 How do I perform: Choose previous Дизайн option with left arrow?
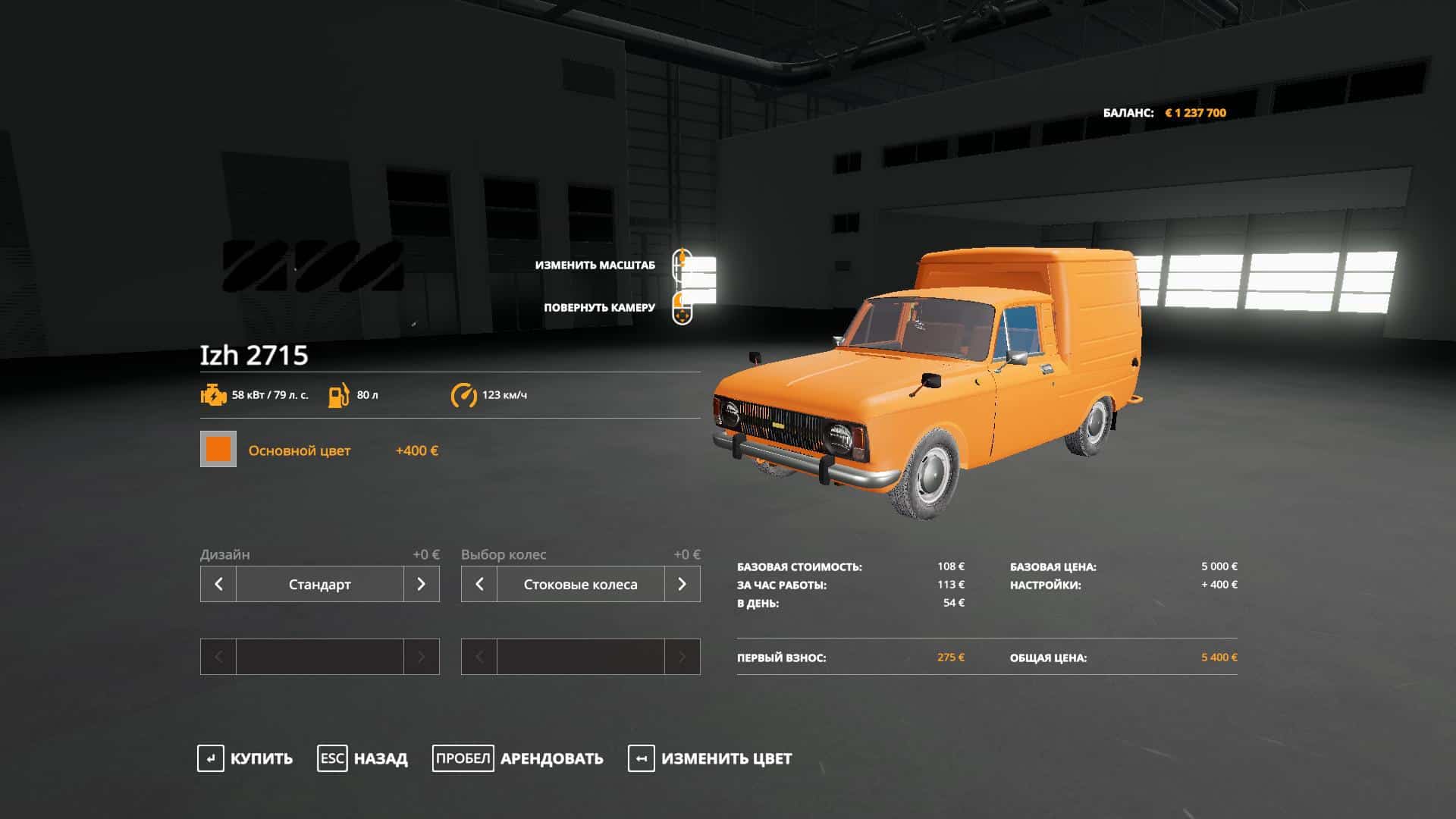pos(218,584)
